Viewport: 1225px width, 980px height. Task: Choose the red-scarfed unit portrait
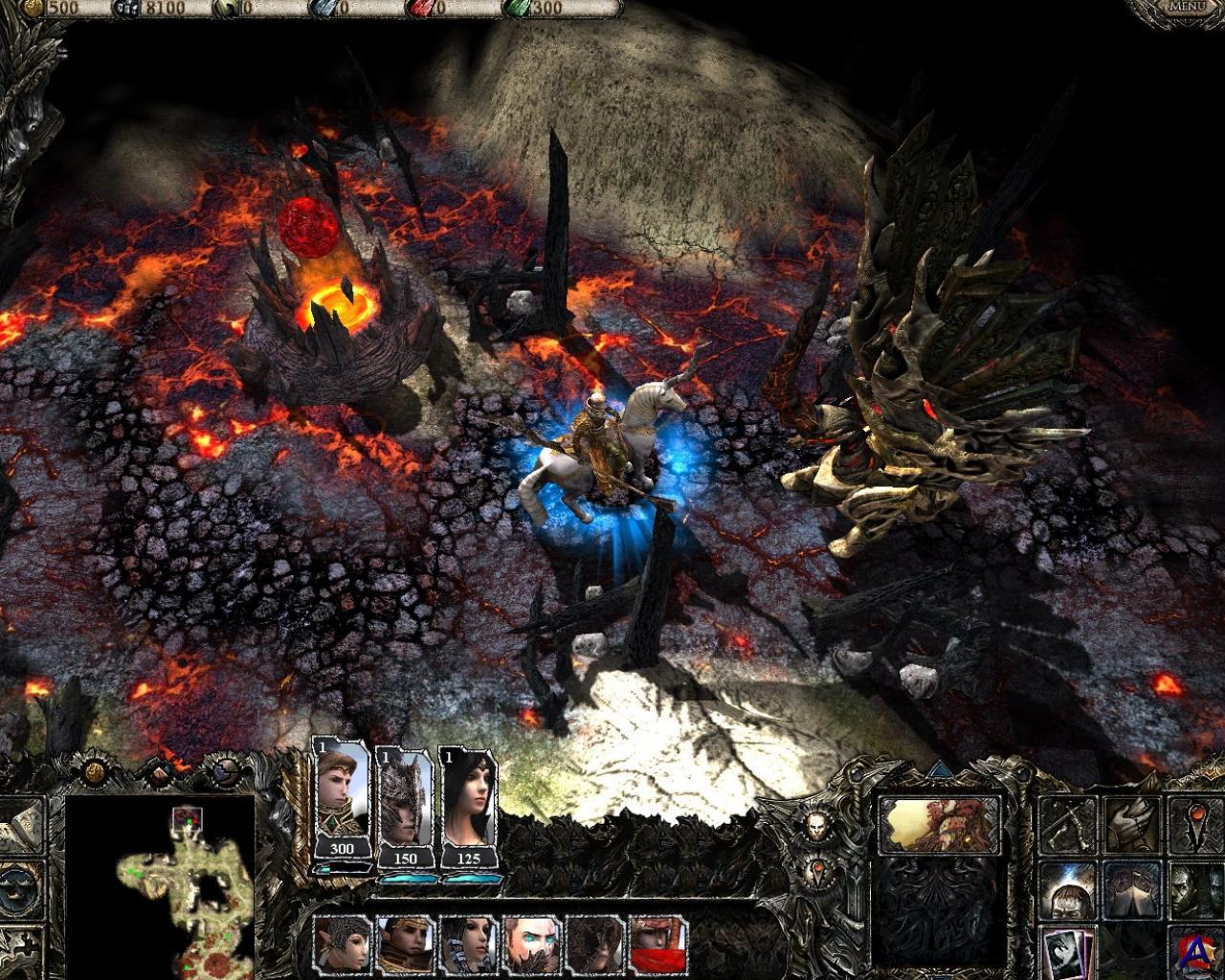658,945
